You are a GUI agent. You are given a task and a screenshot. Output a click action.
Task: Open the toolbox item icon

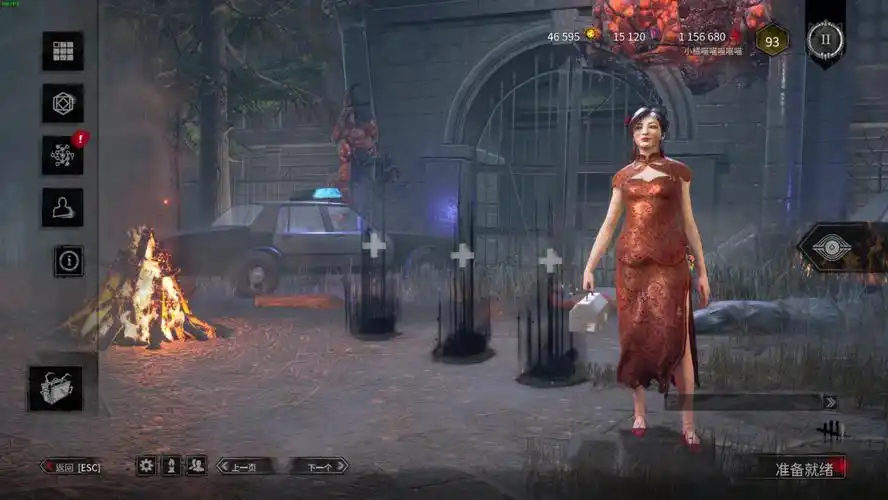[55, 388]
